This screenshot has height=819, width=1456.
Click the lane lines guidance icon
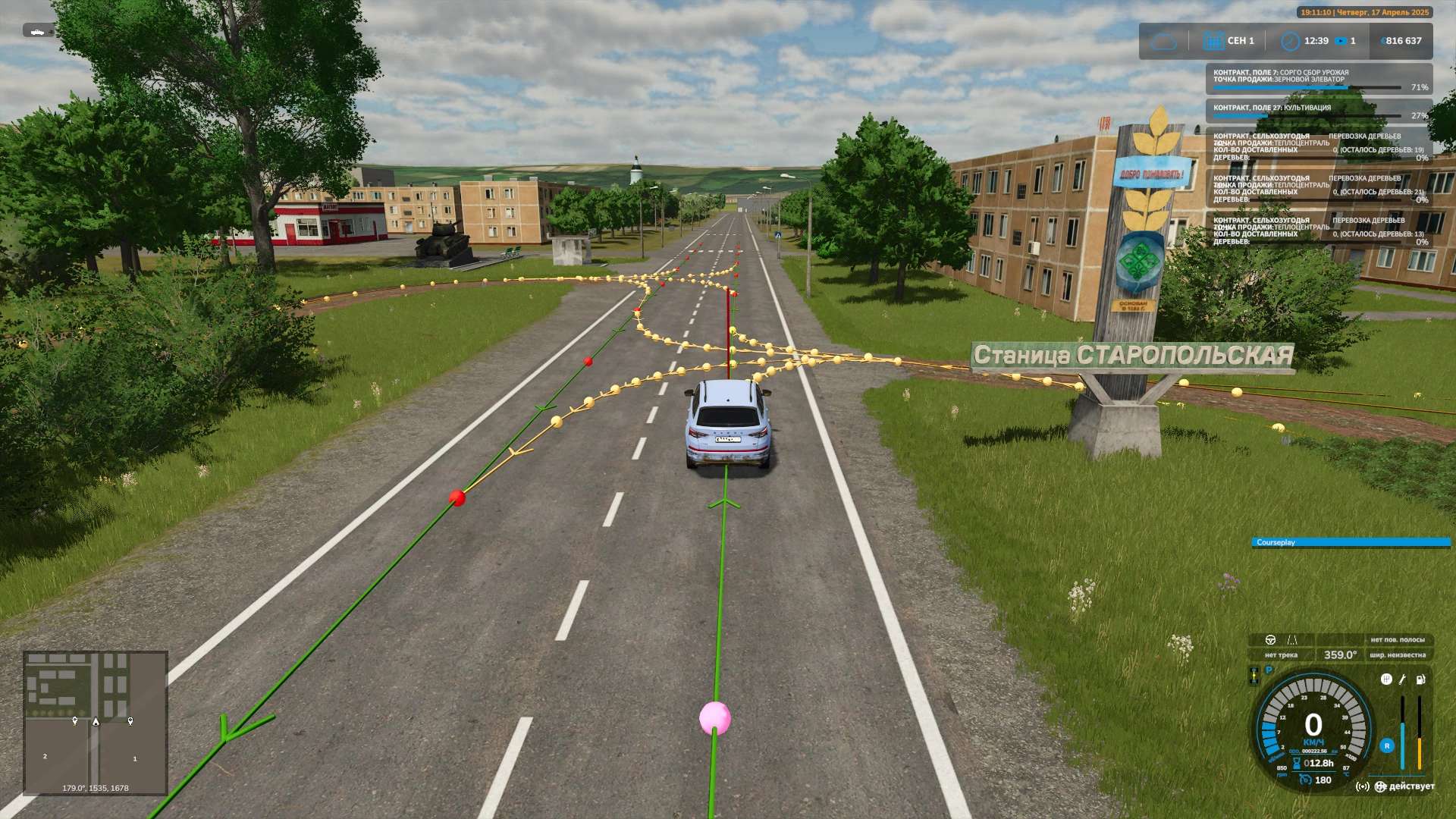[1292, 640]
